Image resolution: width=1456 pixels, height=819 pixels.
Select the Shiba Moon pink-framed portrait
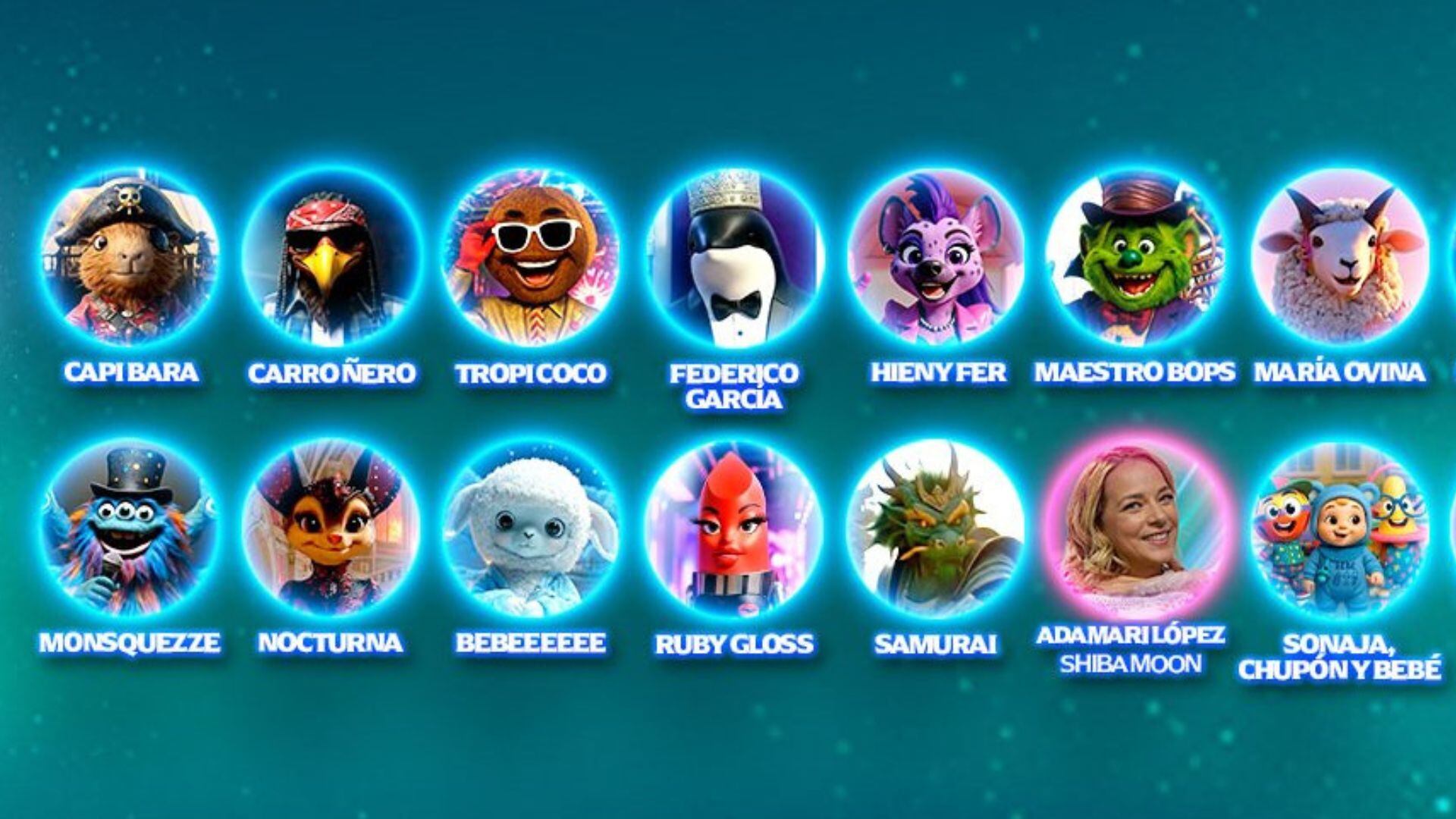pos(1135,529)
